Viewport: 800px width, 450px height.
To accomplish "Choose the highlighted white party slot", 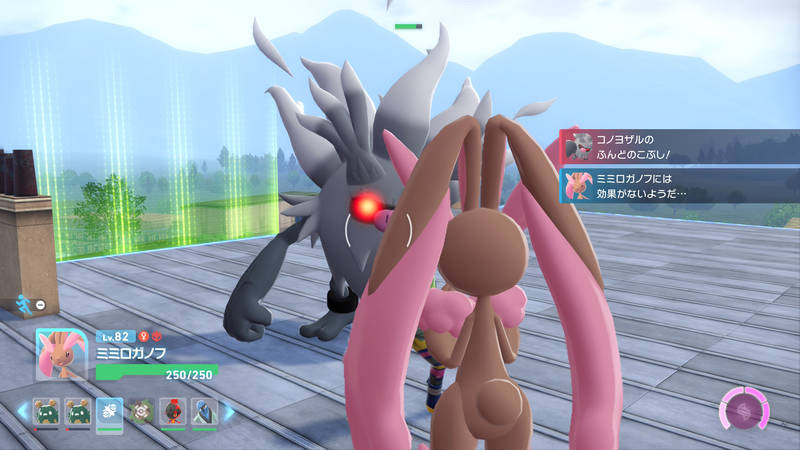I will (110, 411).
